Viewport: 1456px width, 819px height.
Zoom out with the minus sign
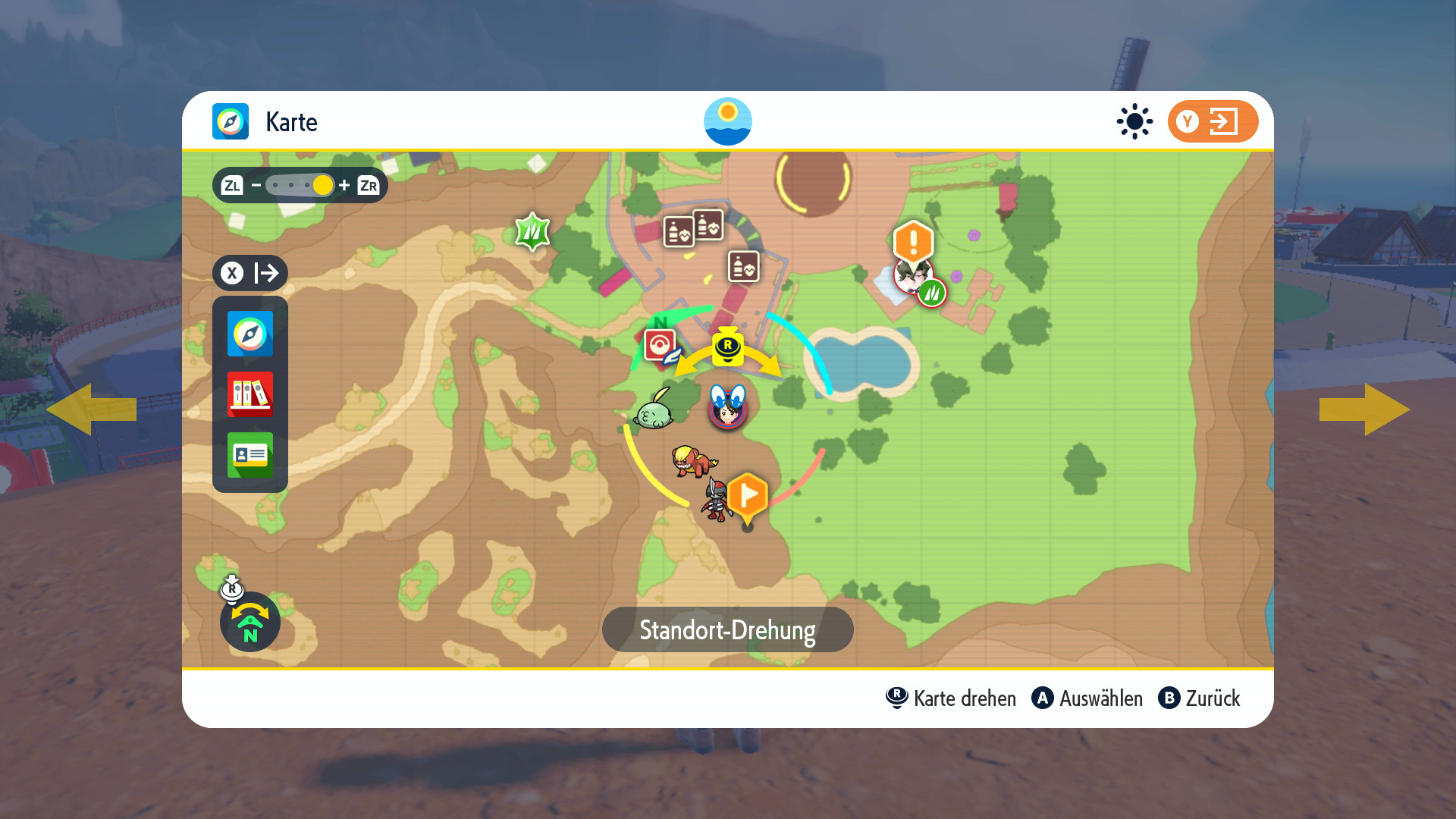pos(256,185)
